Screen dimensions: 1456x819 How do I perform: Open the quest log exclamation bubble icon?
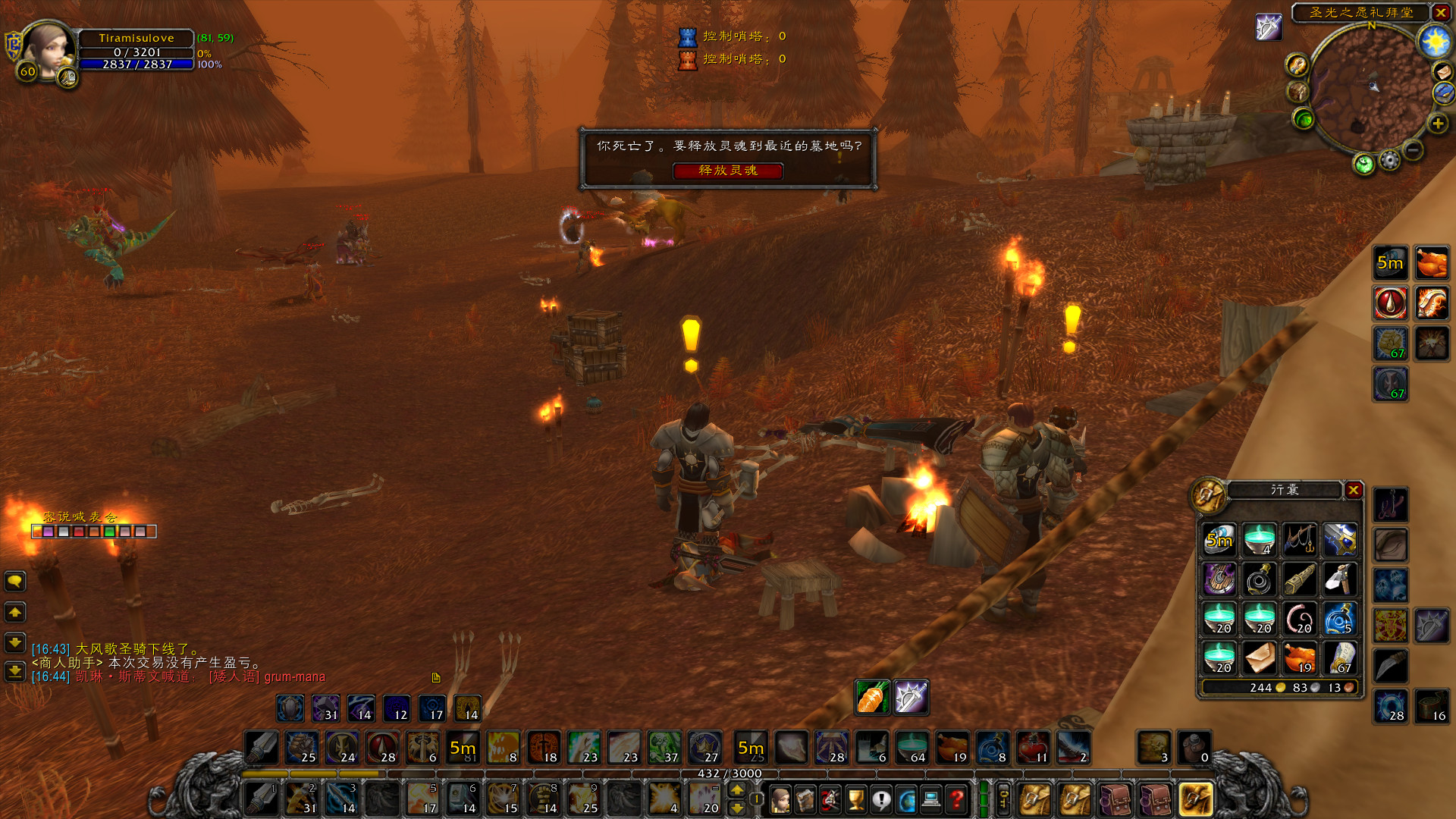tap(881, 798)
